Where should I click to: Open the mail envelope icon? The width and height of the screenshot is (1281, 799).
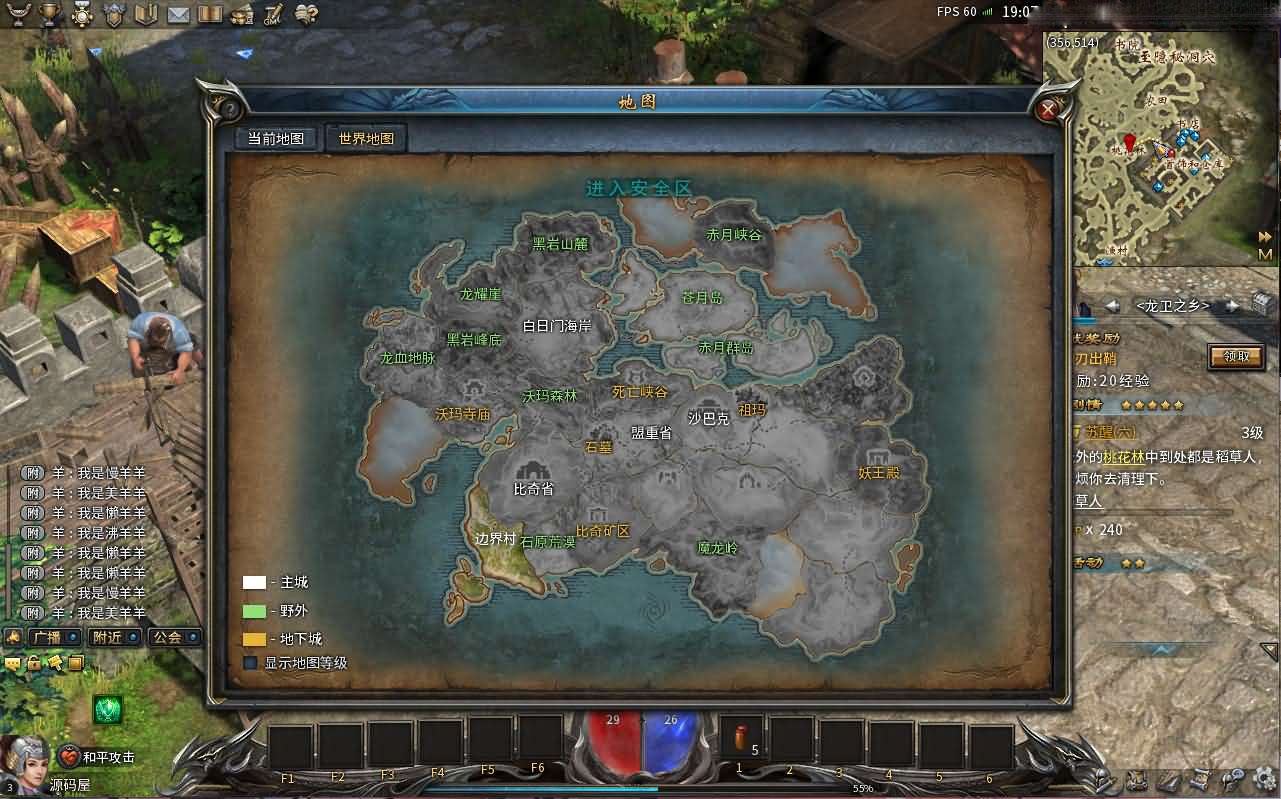[x=178, y=14]
